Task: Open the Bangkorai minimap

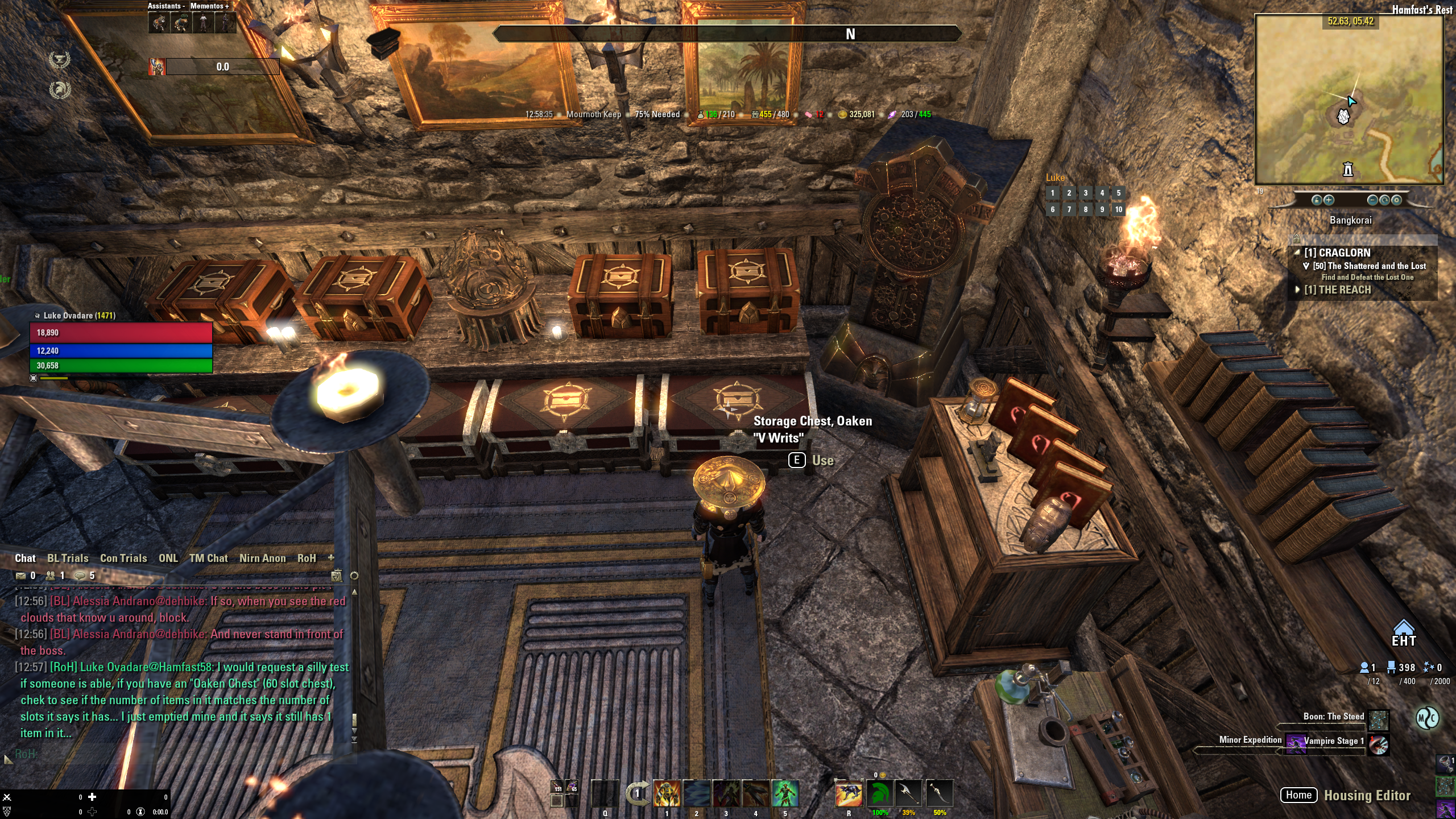Action: click(1349, 100)
